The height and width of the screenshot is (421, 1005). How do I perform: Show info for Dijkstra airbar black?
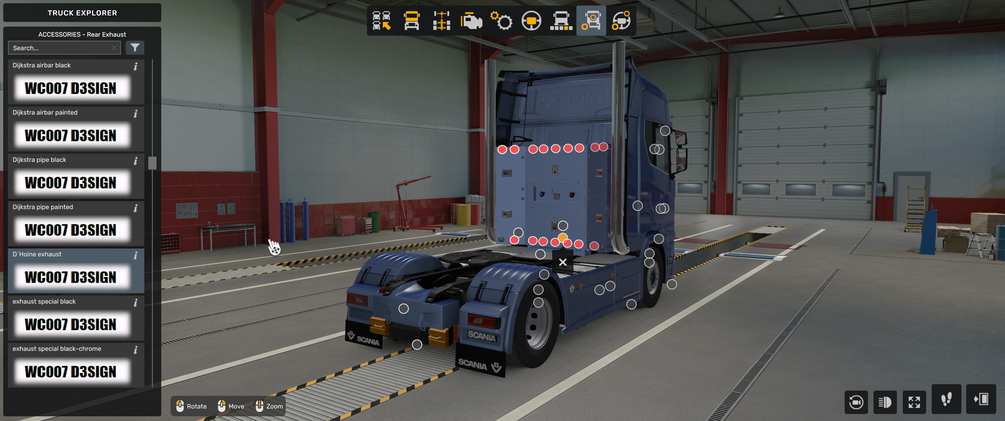coord(136,66)
